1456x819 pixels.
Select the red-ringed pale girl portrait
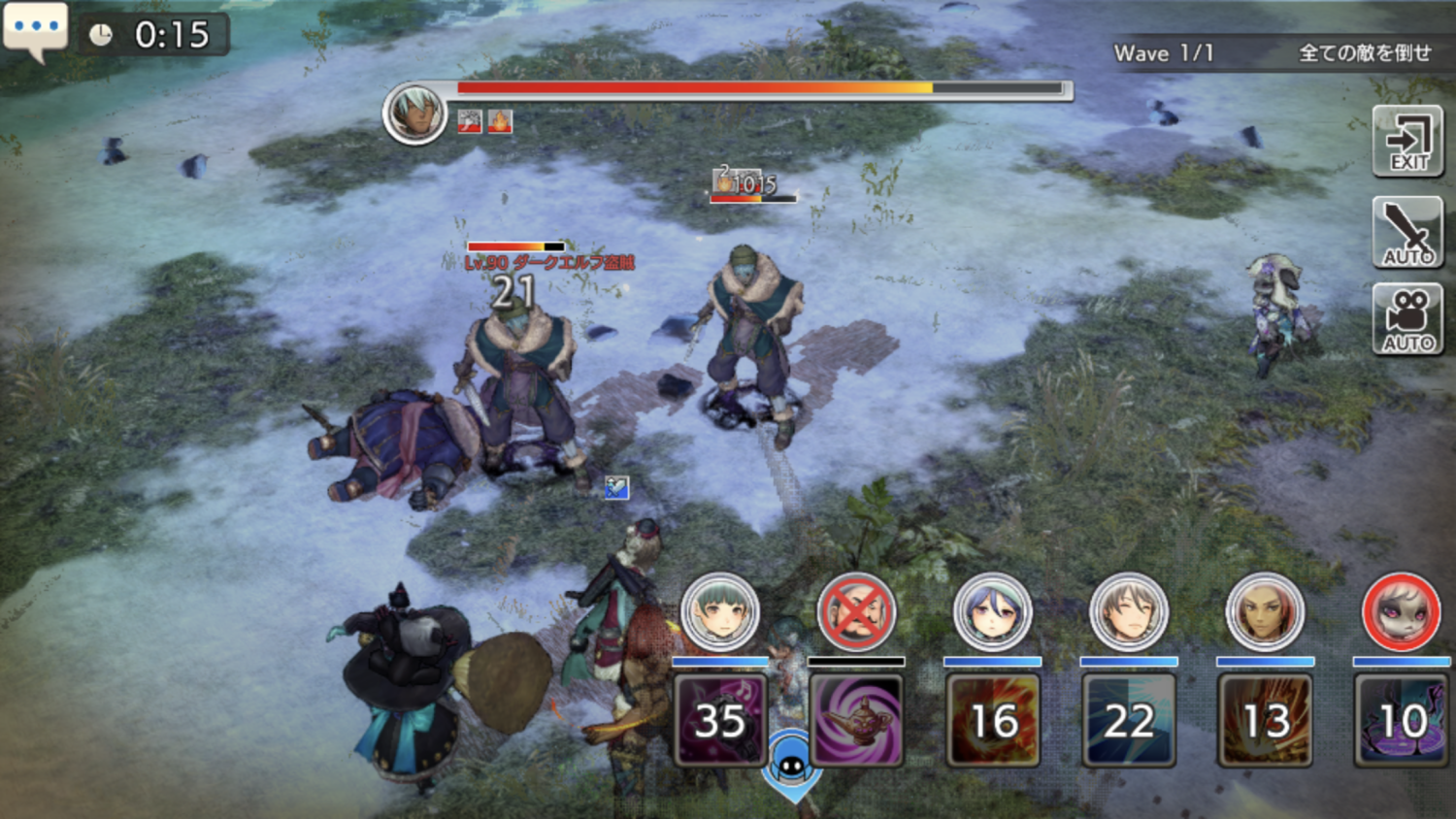pos(1401,612)
